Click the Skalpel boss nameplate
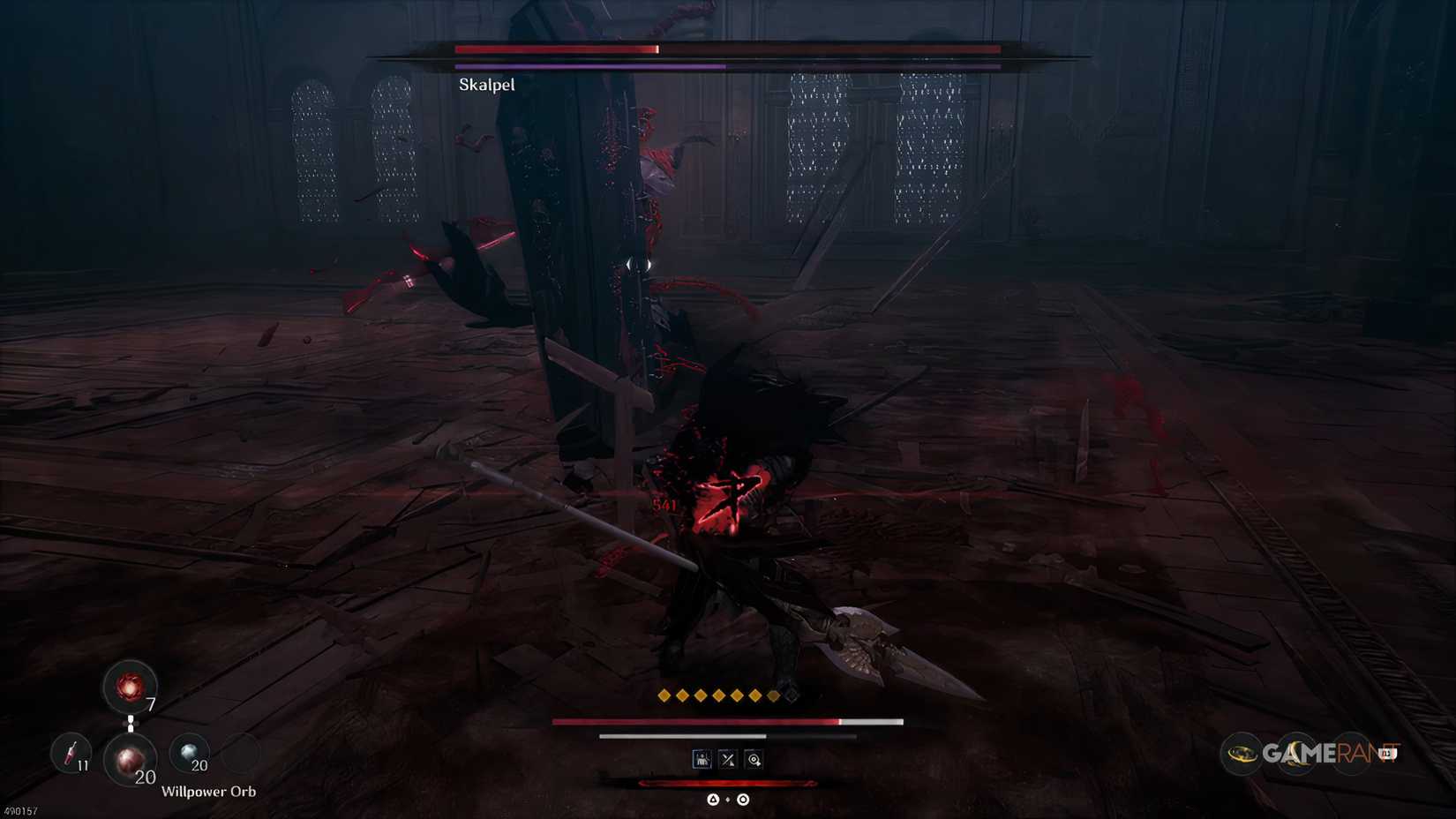 487,86
